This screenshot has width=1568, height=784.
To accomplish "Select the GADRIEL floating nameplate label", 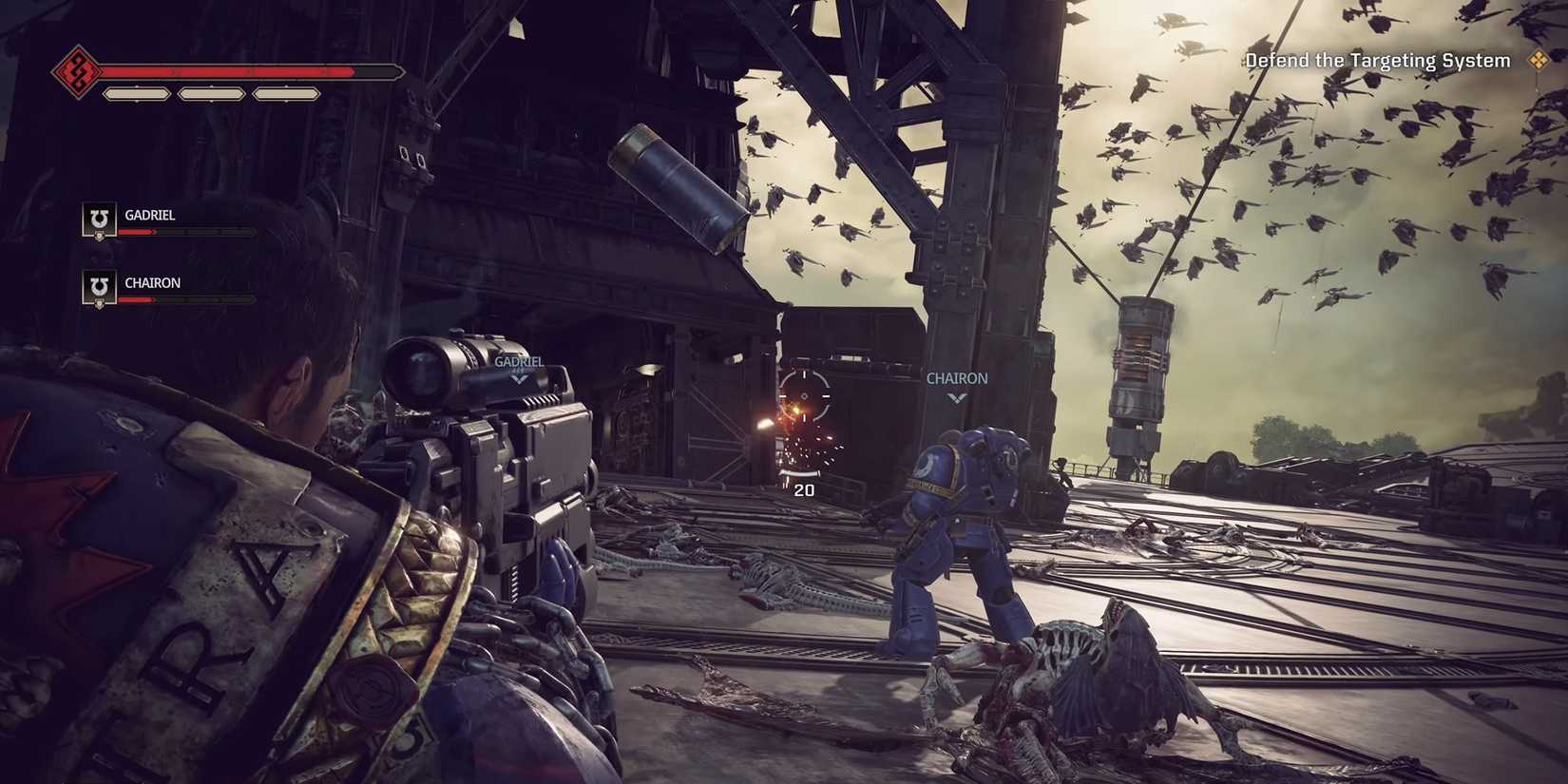I will click(x=518, y=362).
